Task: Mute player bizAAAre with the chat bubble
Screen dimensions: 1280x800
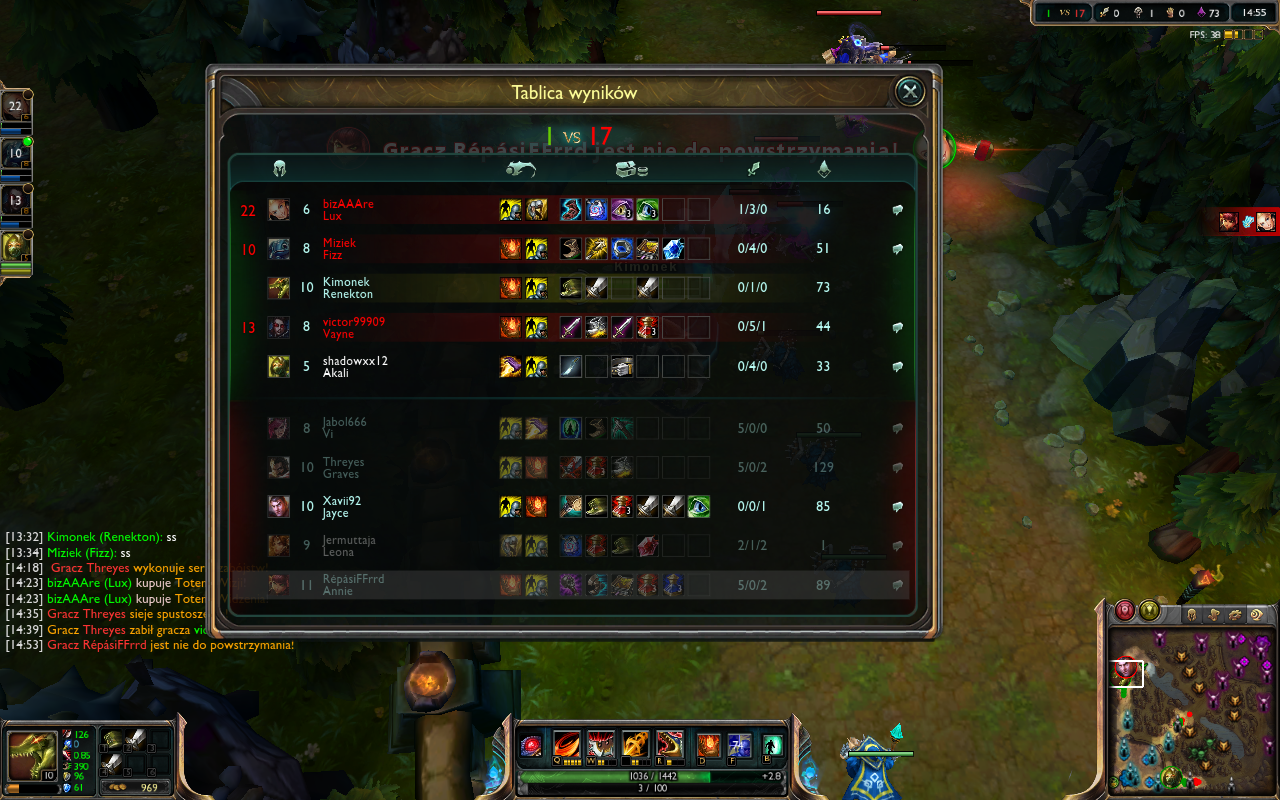Action: click(897, 210)
